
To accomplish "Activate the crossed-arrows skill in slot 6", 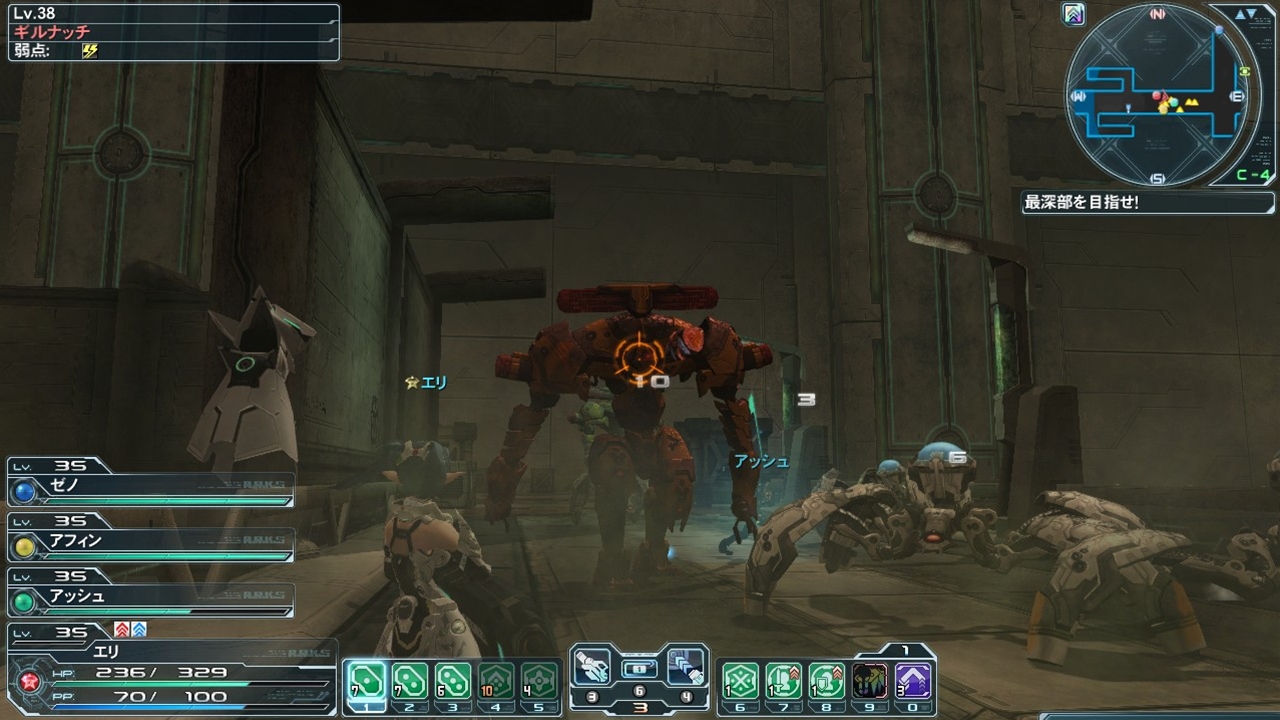I will click(740, 681).
